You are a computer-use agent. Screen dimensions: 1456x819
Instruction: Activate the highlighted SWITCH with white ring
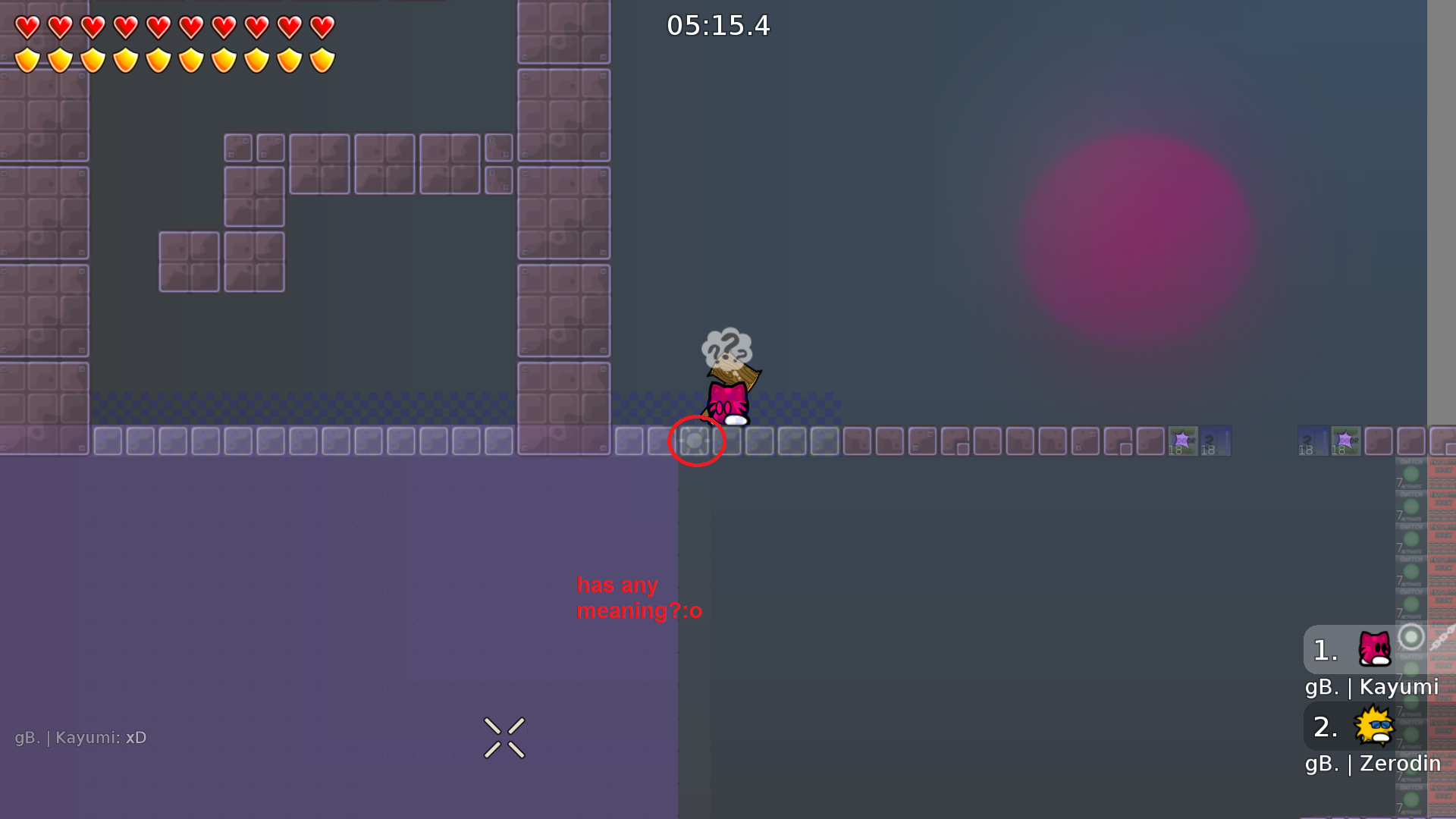1410,639
